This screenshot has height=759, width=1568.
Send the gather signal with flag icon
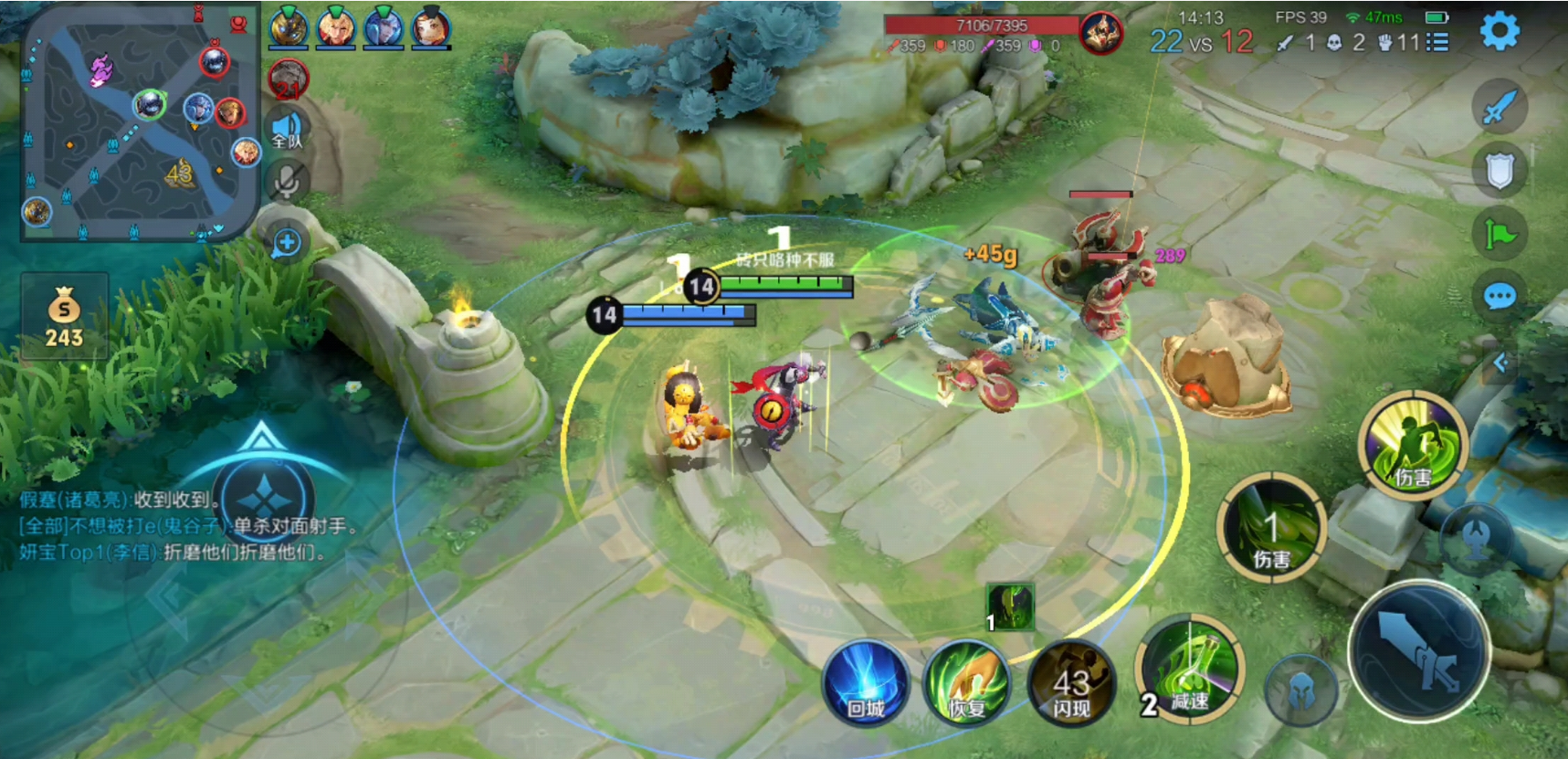1500,234
